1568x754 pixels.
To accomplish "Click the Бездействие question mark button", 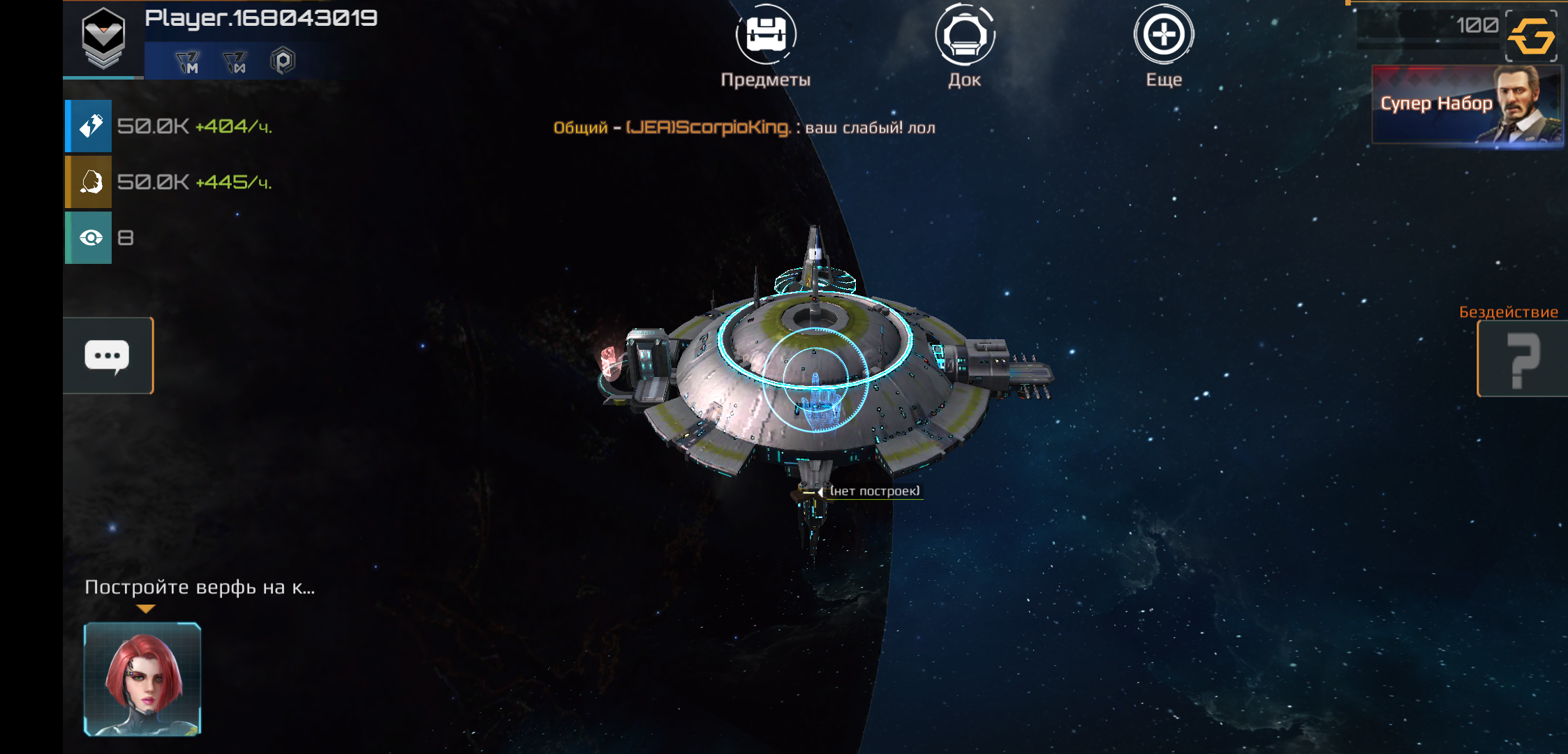I will click(1523, 360).
